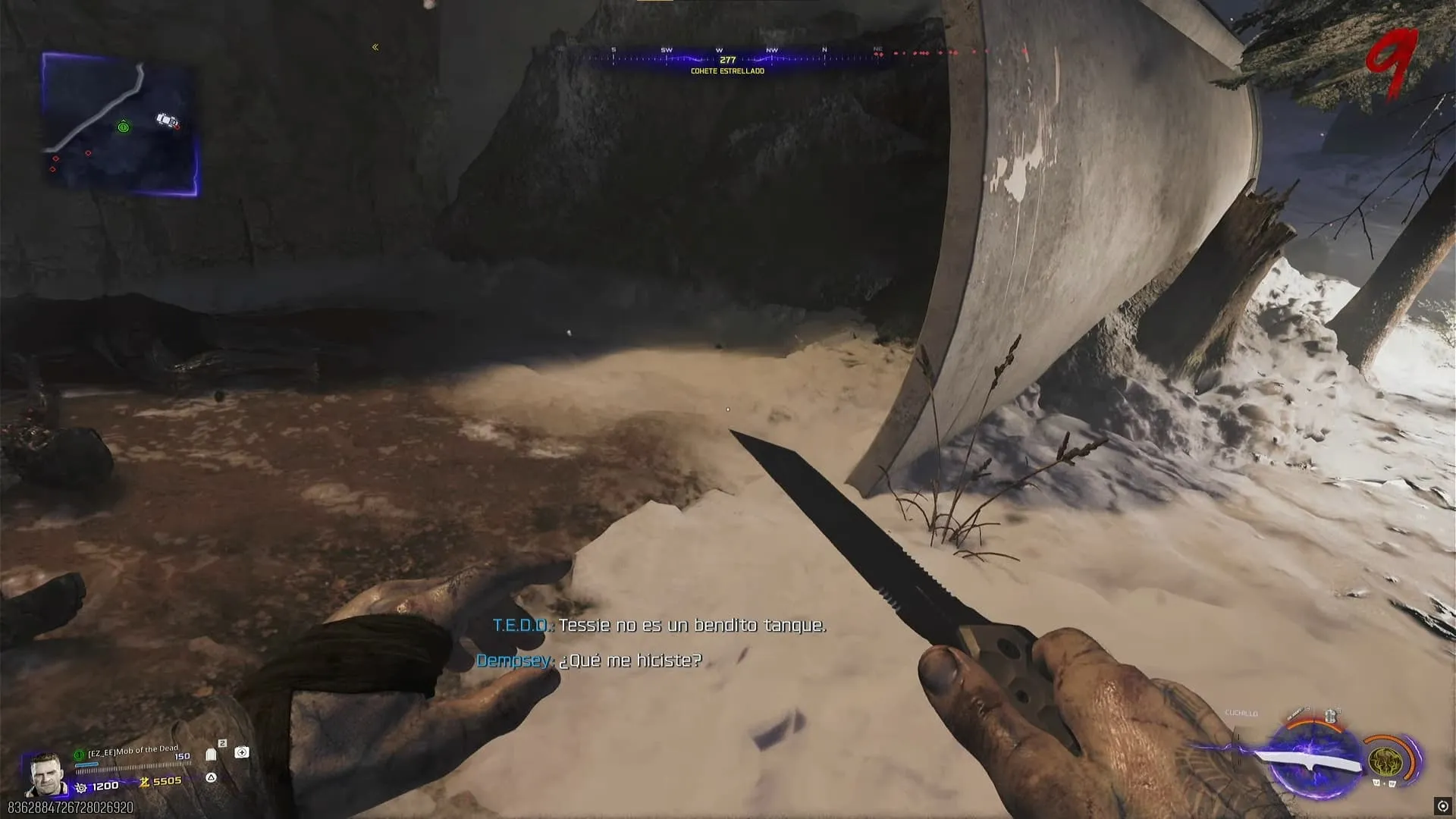Viewport: 1456px width, 819px height.
Task: Use the self-revive medkit icon
Action: click(242, 752)
